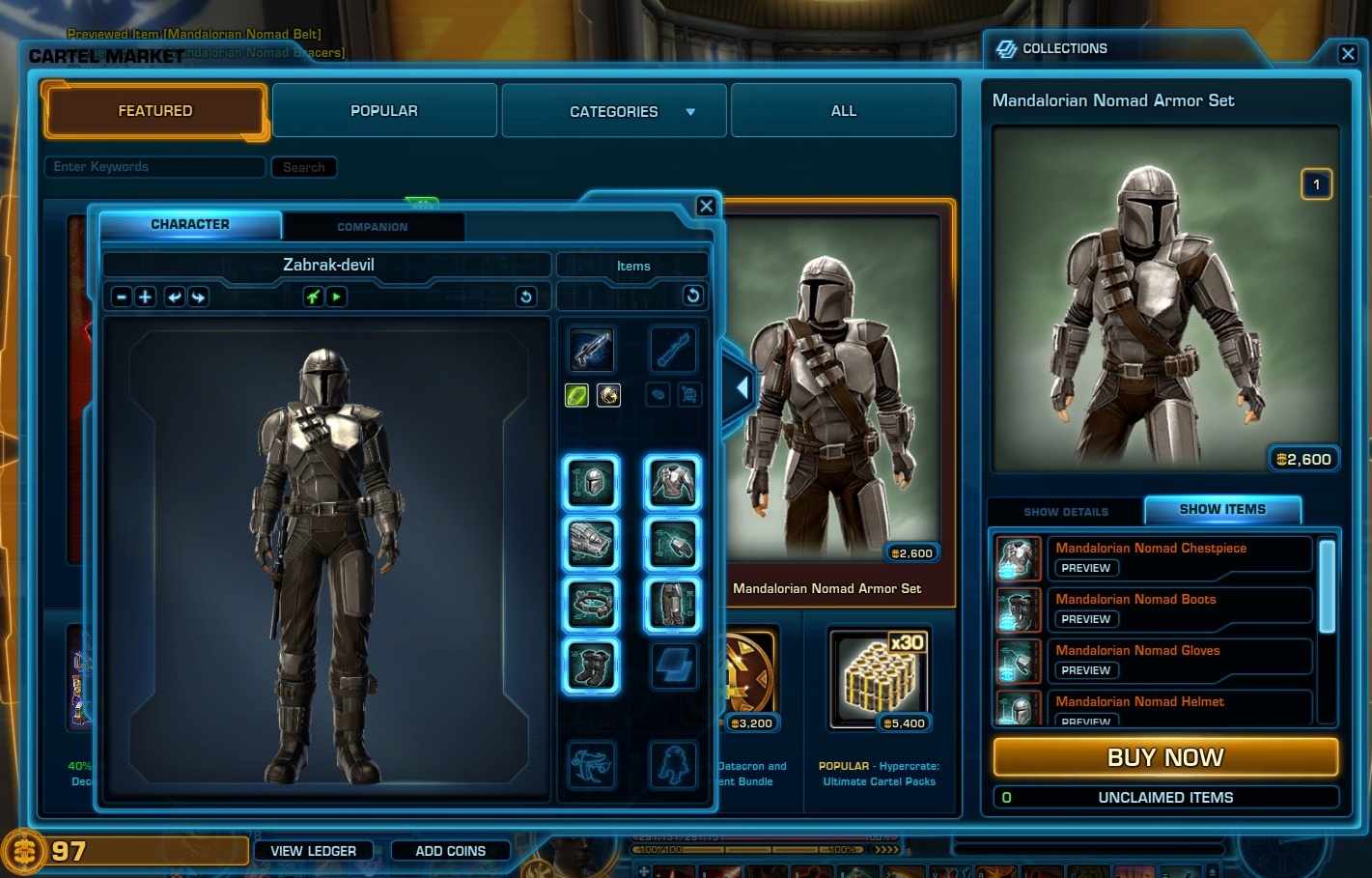The image size is (1372, 878).
Task: Click the boots item slot in preview
Action: (x=592, y=666)
